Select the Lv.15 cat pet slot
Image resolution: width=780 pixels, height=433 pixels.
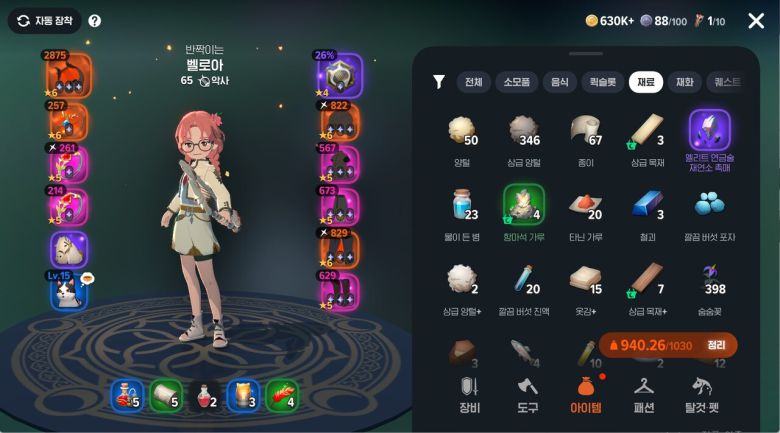click(x=69, y=290)
